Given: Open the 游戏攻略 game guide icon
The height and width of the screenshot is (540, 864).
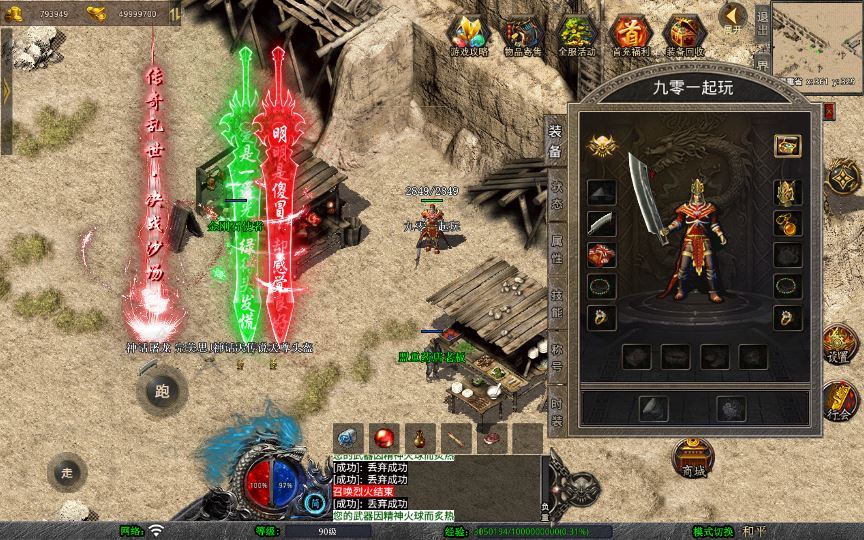Looking at the screenshot, I should pyautogui.click(x=469, y=35).
